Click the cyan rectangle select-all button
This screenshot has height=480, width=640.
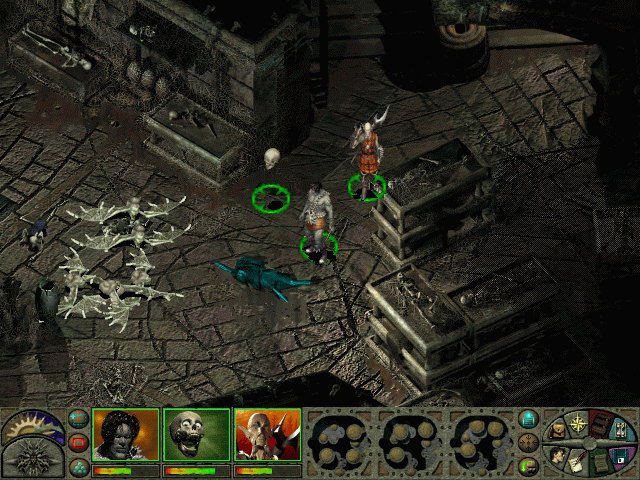point(79,419)
